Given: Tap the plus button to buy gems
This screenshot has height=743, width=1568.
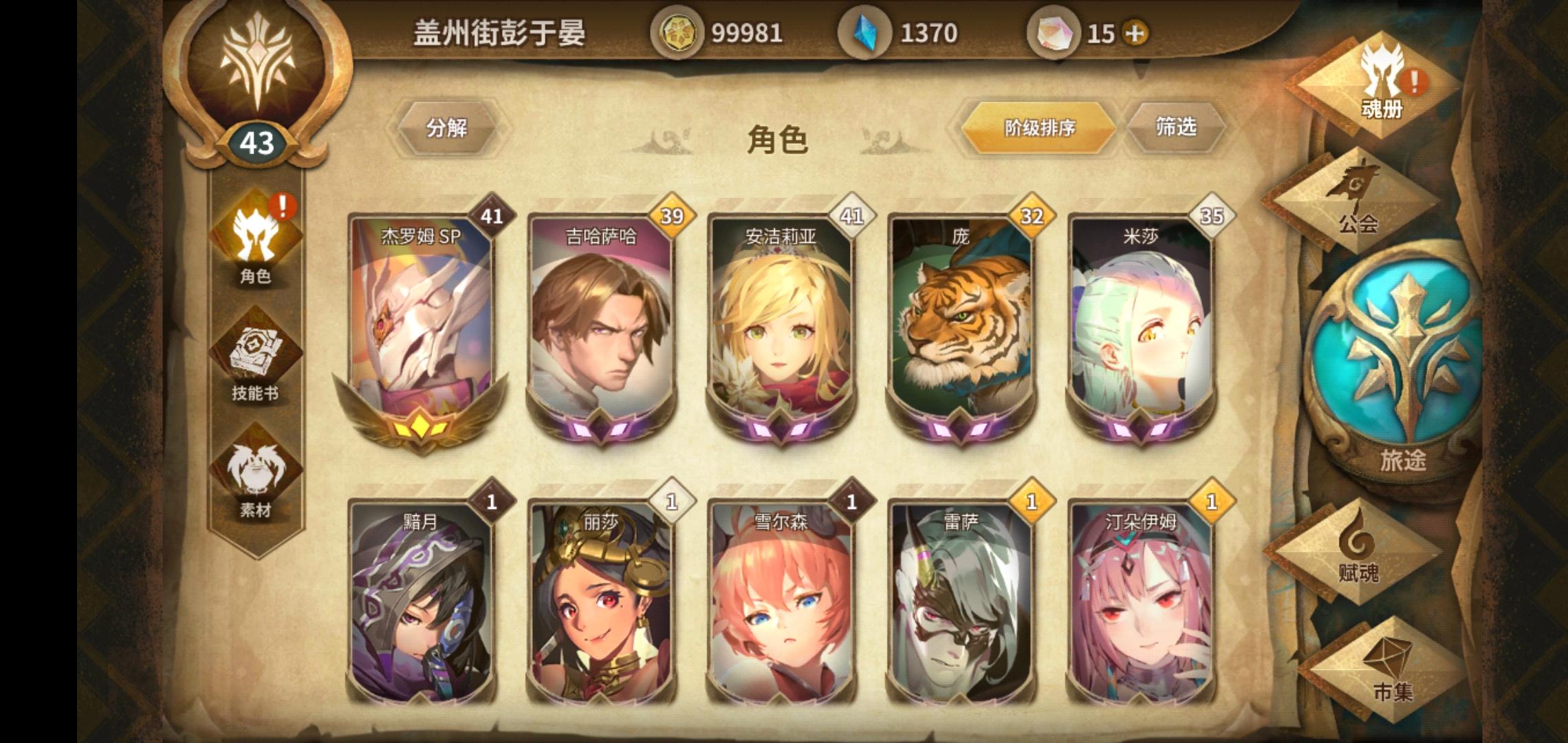Looking at the screenshot, I should (x=1136, y=32).
